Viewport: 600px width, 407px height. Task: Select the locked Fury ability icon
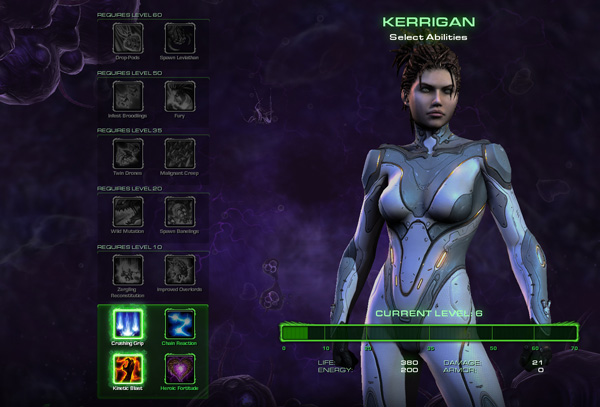point(177,95)
